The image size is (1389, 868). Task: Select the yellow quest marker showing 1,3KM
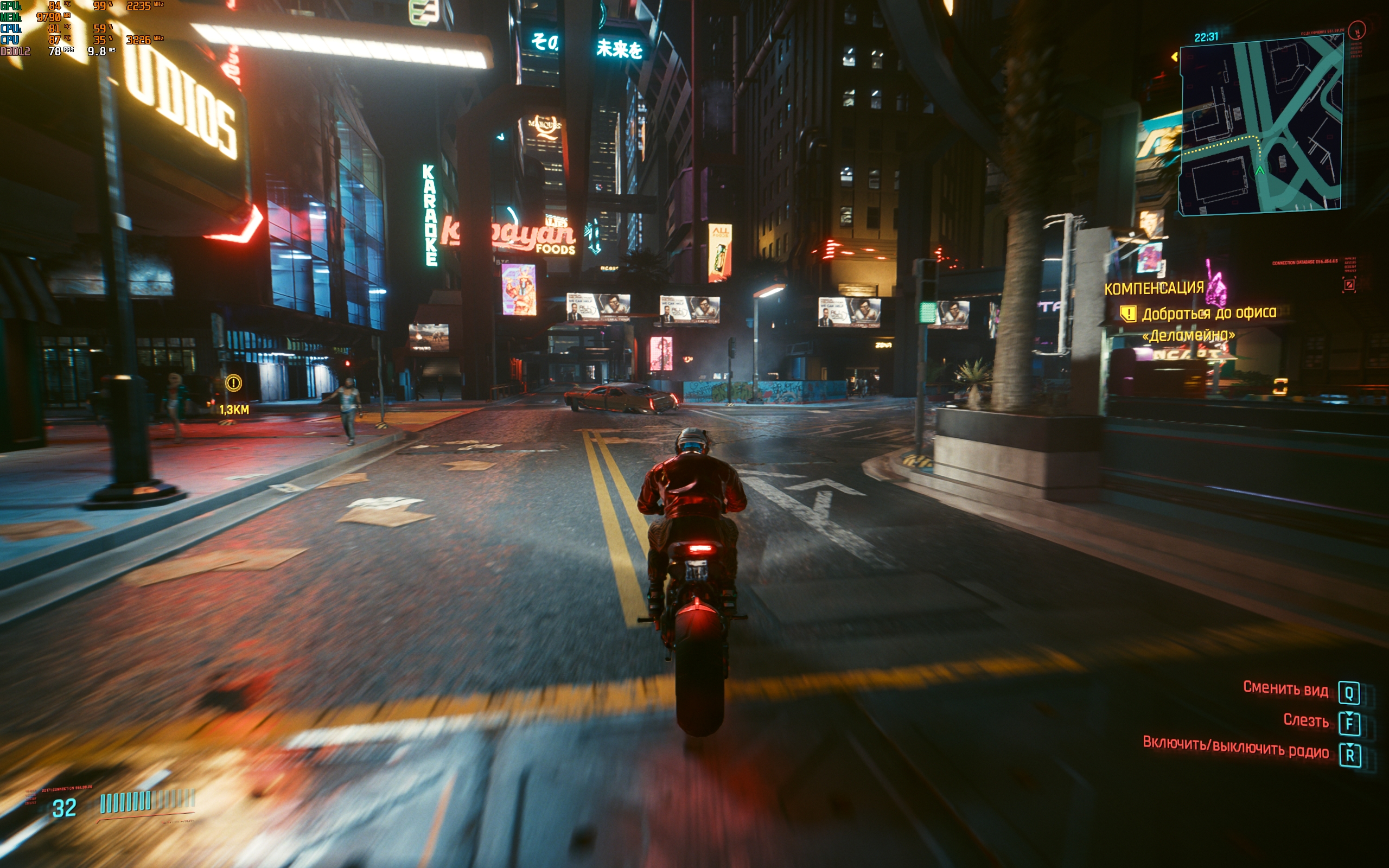click(x=234, y=383)
